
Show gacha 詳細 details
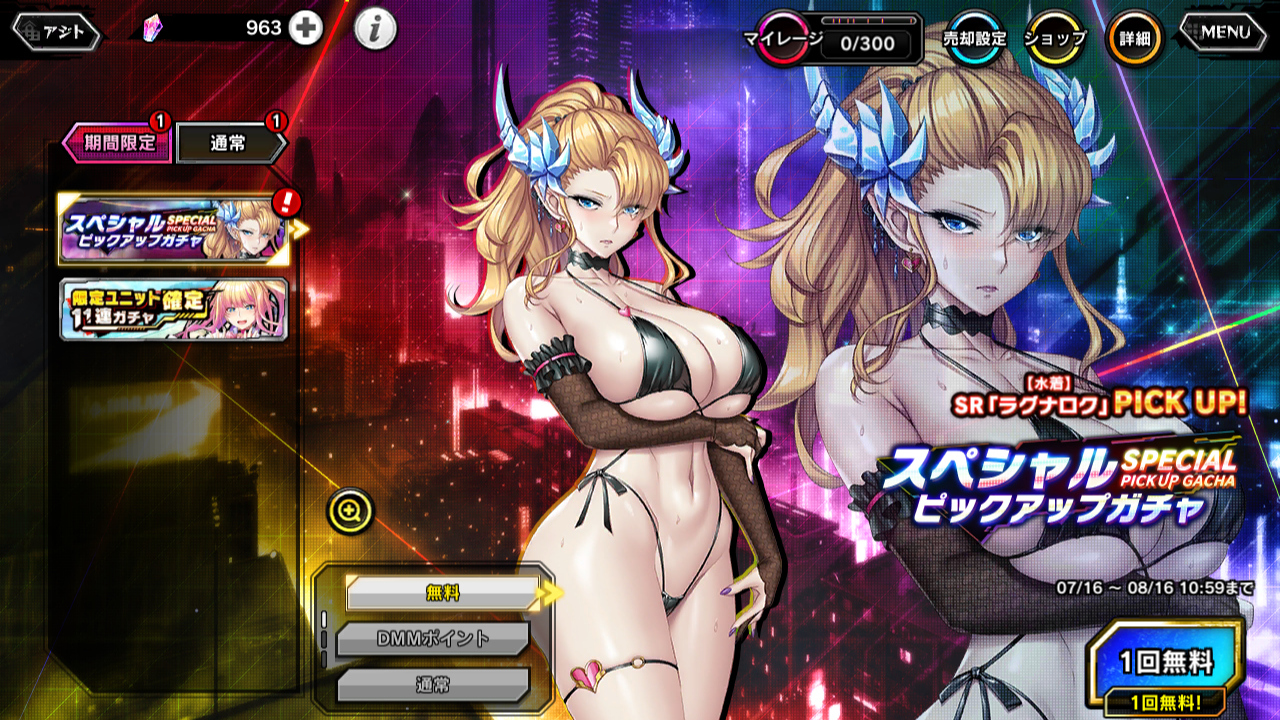click(1134, 39)
